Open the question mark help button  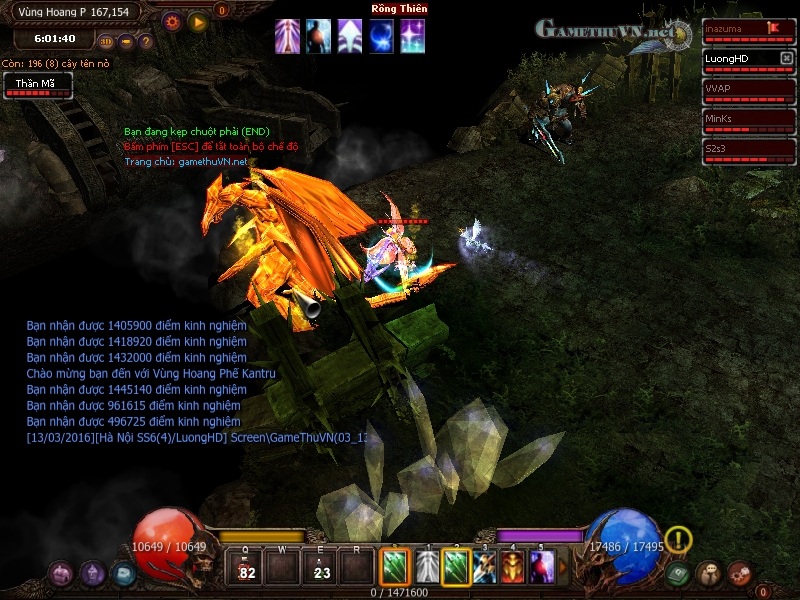[x=146, y=41]
